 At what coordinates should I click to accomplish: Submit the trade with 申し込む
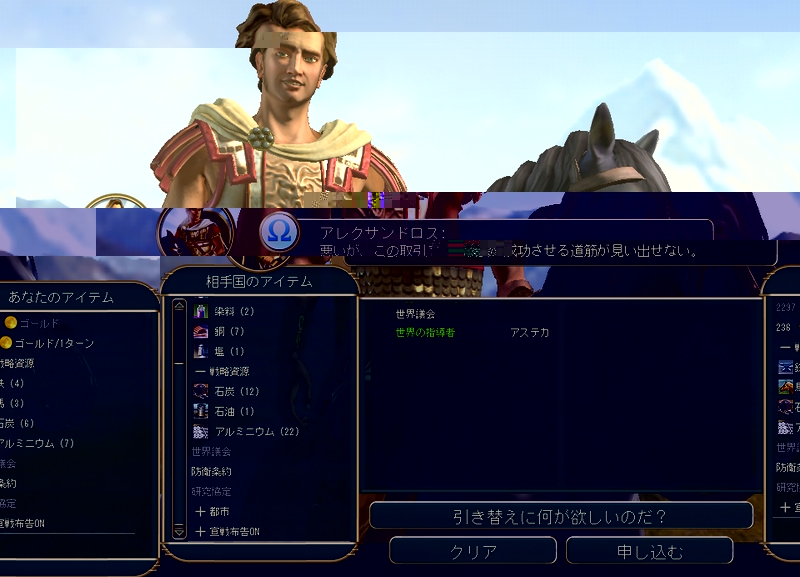[x=649, y=551]
